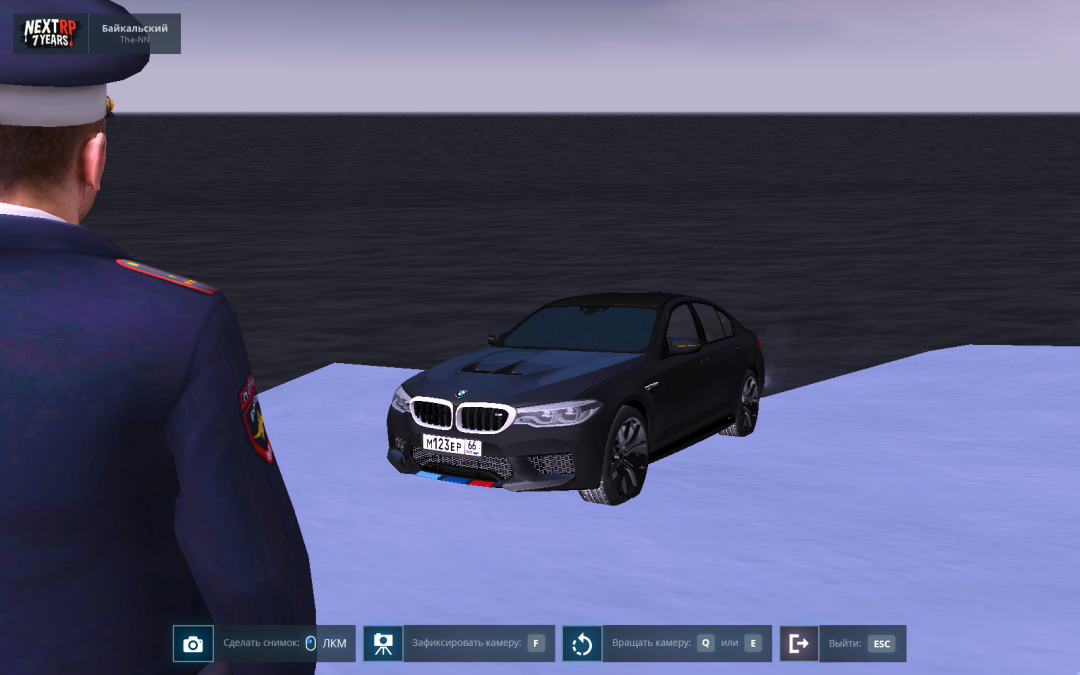Lock the camera using the tripod icon
The image size is (1080, 675).
(x=383, y=644)
